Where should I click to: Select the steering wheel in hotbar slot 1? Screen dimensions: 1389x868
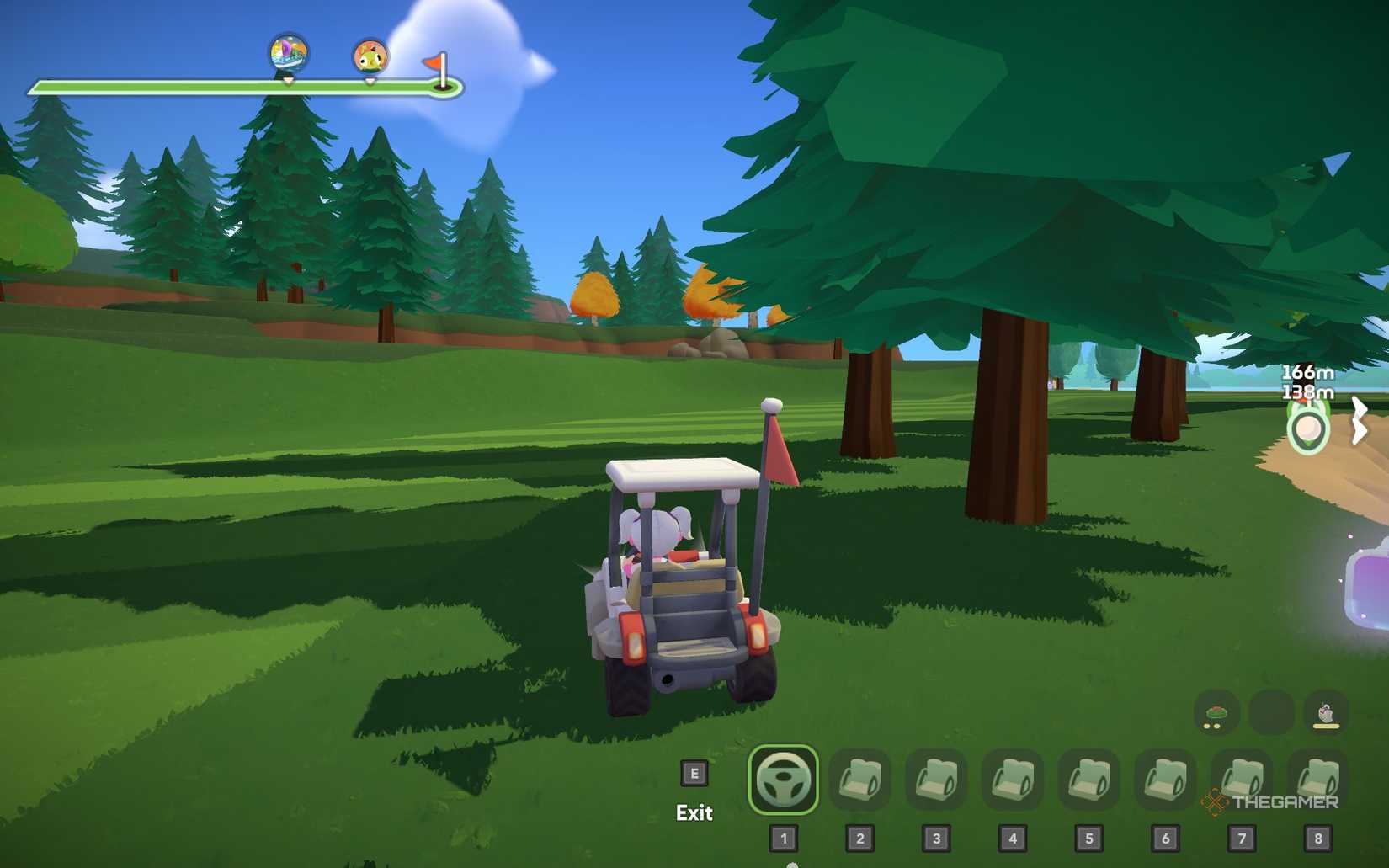tap(782, 780)
